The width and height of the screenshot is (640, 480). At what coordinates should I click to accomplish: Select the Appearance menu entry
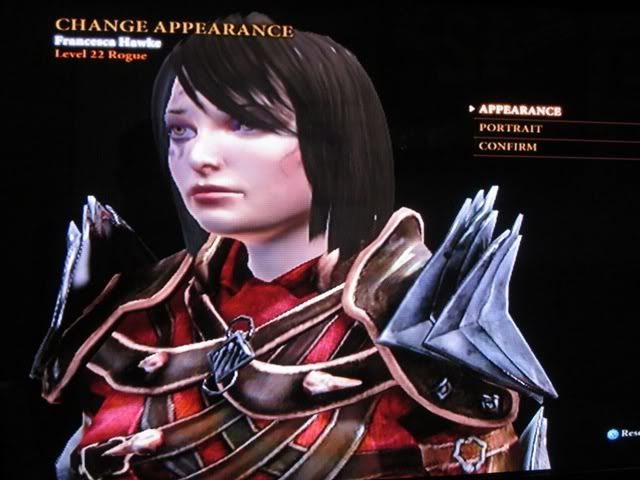point(519,110)
